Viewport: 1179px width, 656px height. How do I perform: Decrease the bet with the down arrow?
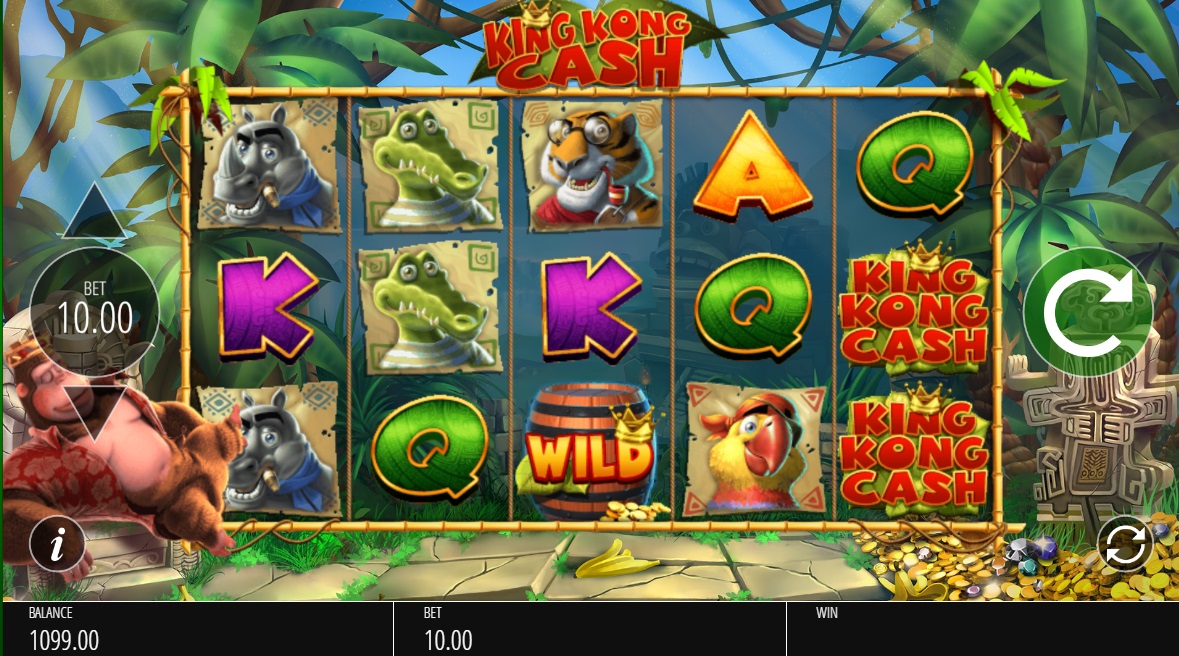pos(95,411)
